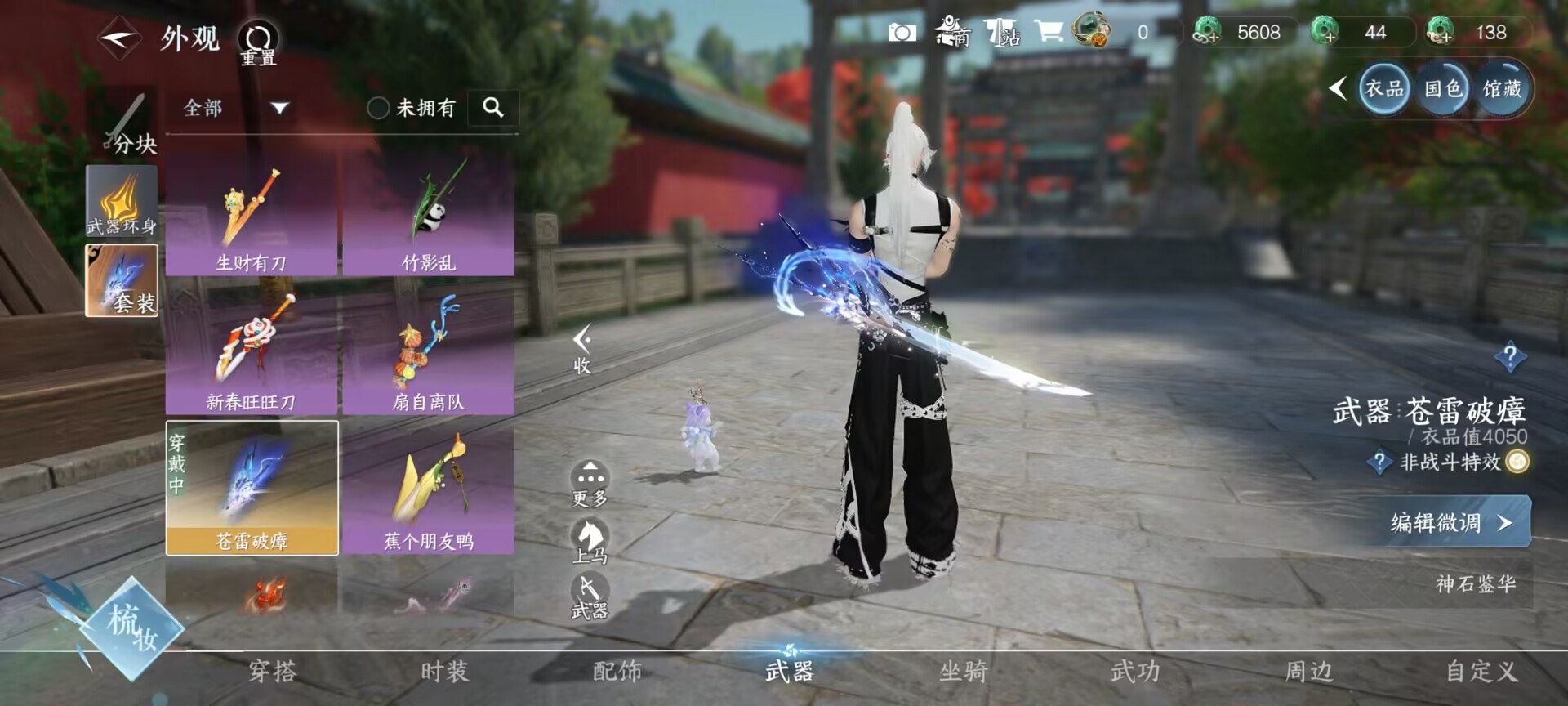Screen dimensions: 1568x706
Task: Go back from the 外观 screen
Action: [x=119, y=38]
